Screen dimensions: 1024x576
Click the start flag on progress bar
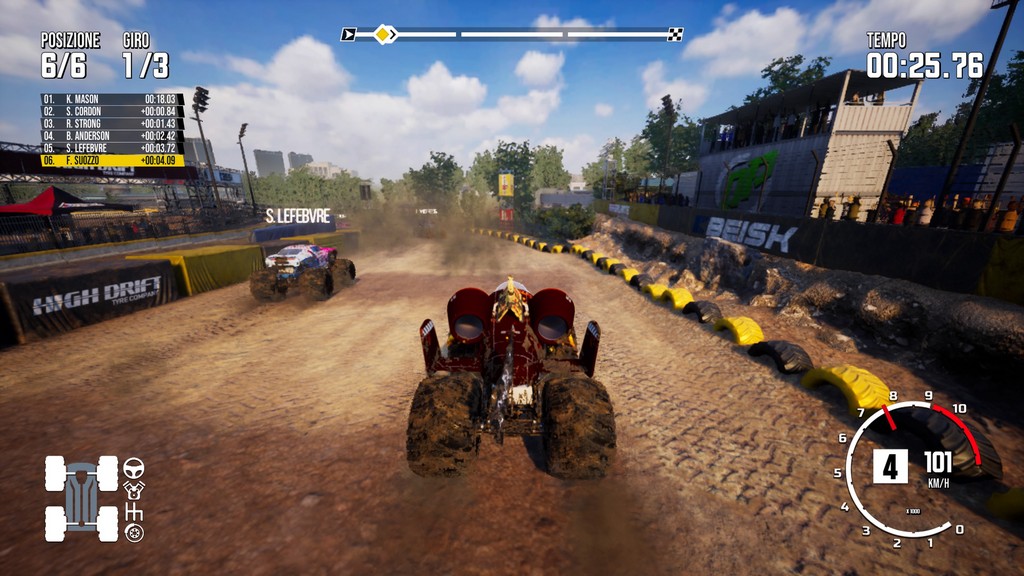pyautogui.click(x=348, y=34)
